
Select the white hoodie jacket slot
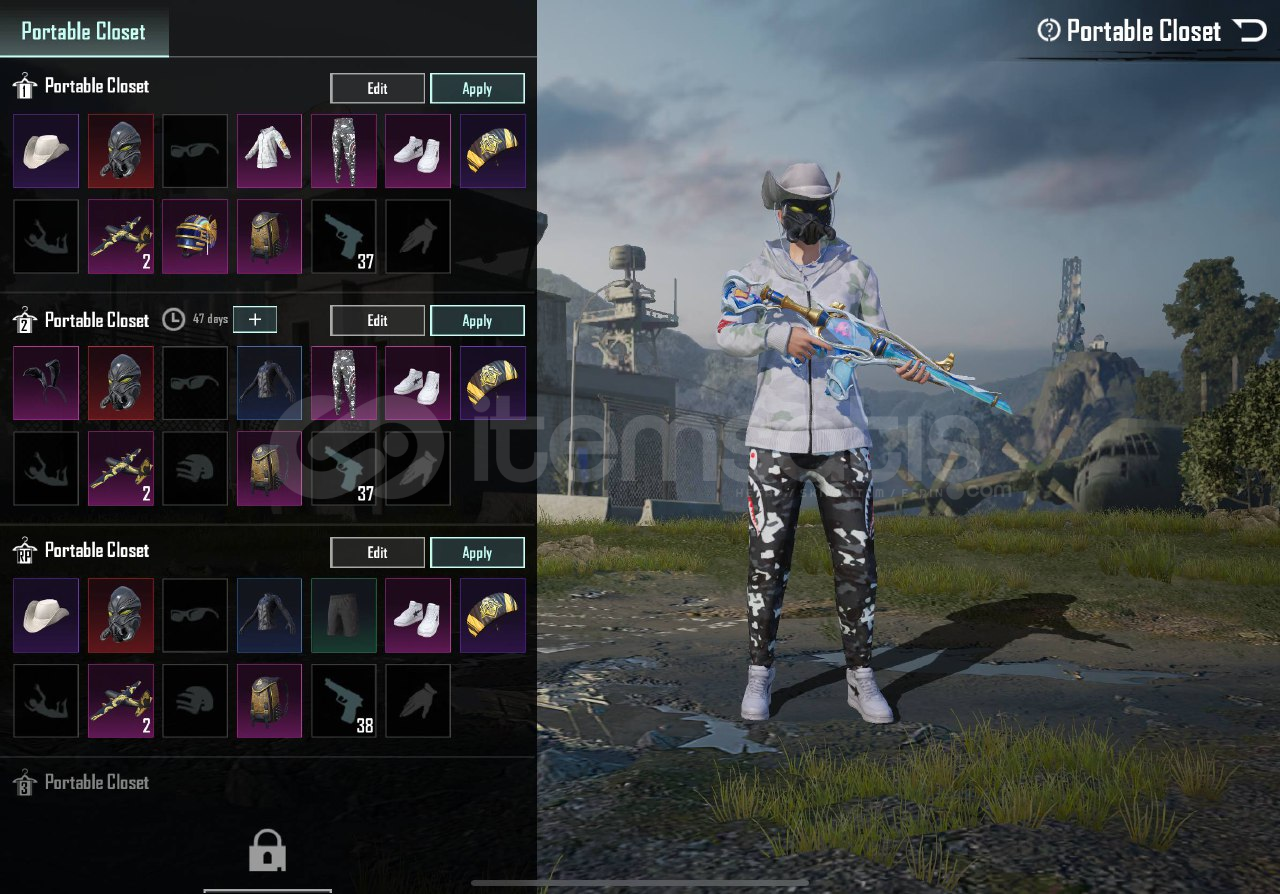coord(269,151)
